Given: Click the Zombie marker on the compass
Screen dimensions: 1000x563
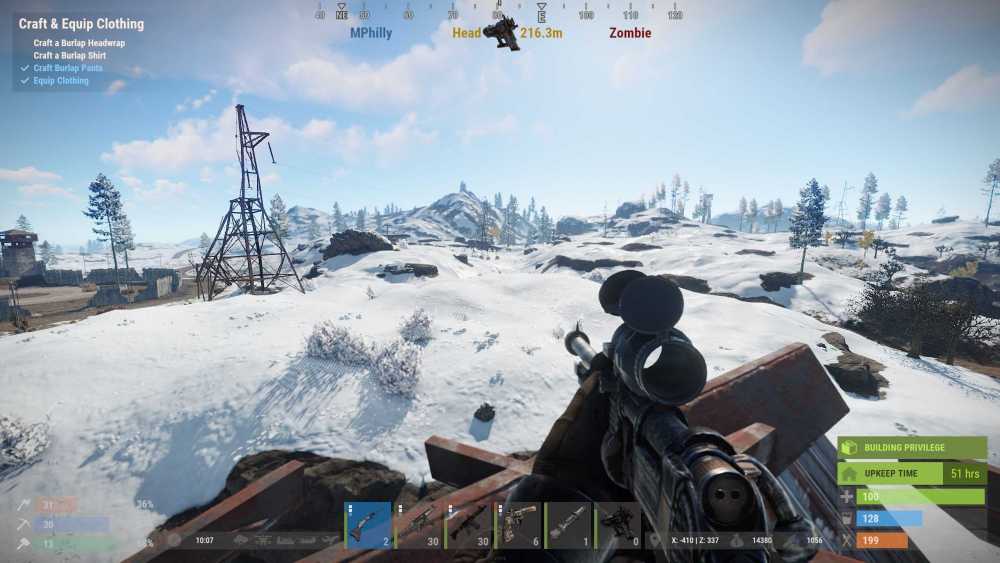Looking at the screenshot, I should point(630,33).
